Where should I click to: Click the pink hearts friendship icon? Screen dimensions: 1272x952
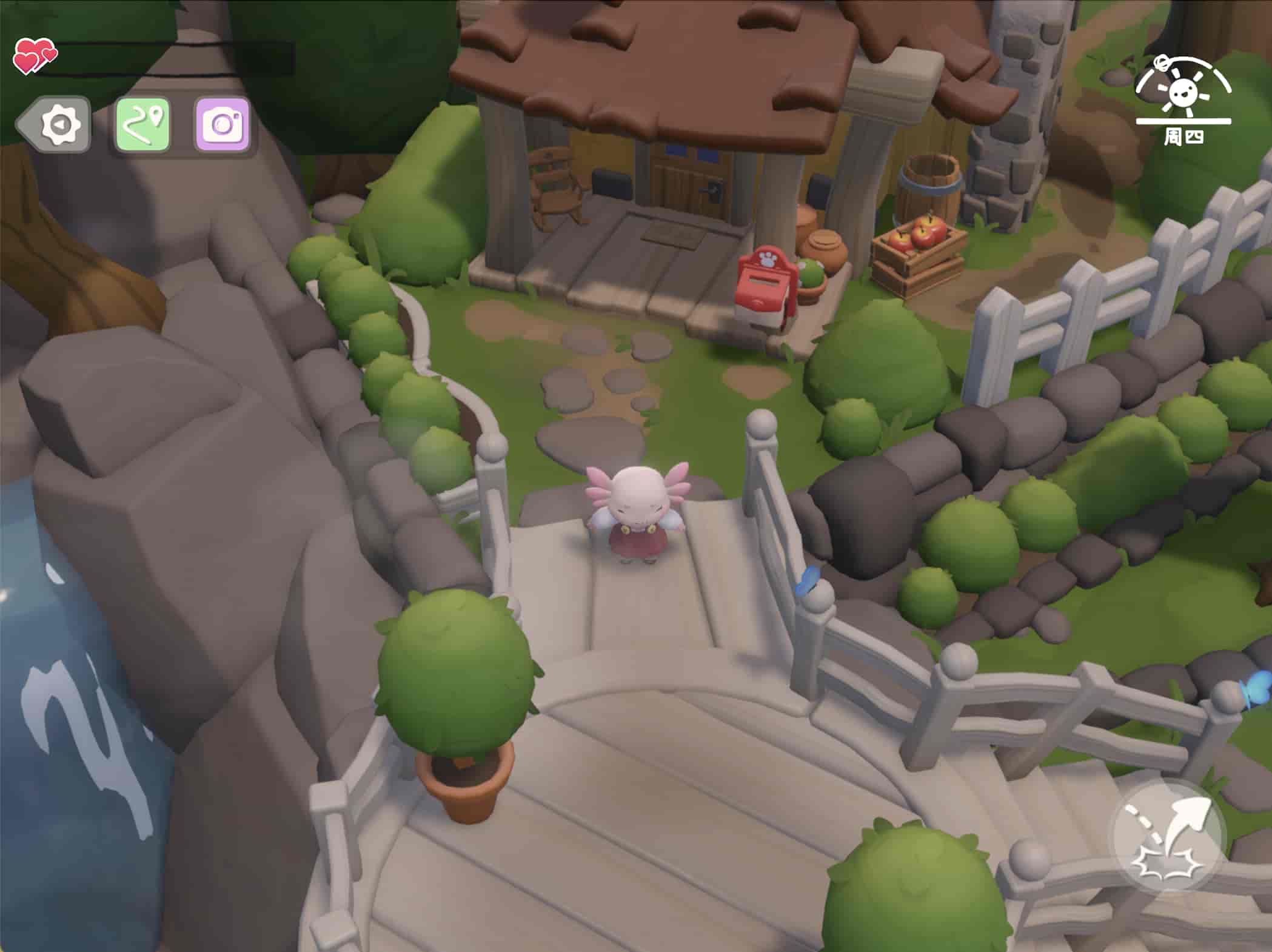point(33,56)
